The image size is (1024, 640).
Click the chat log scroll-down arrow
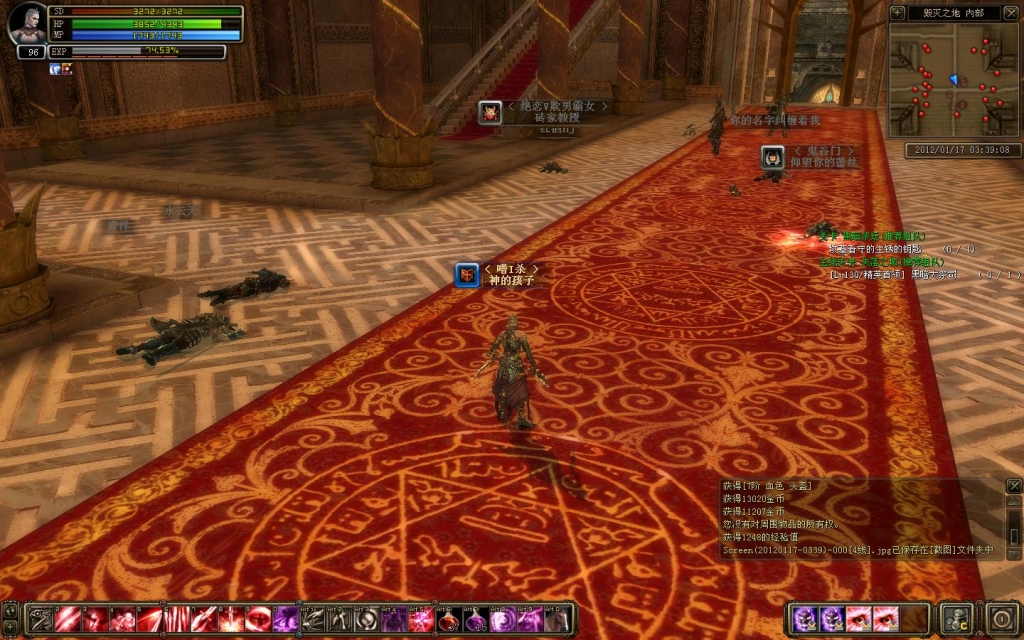[x=1014, y=552]
